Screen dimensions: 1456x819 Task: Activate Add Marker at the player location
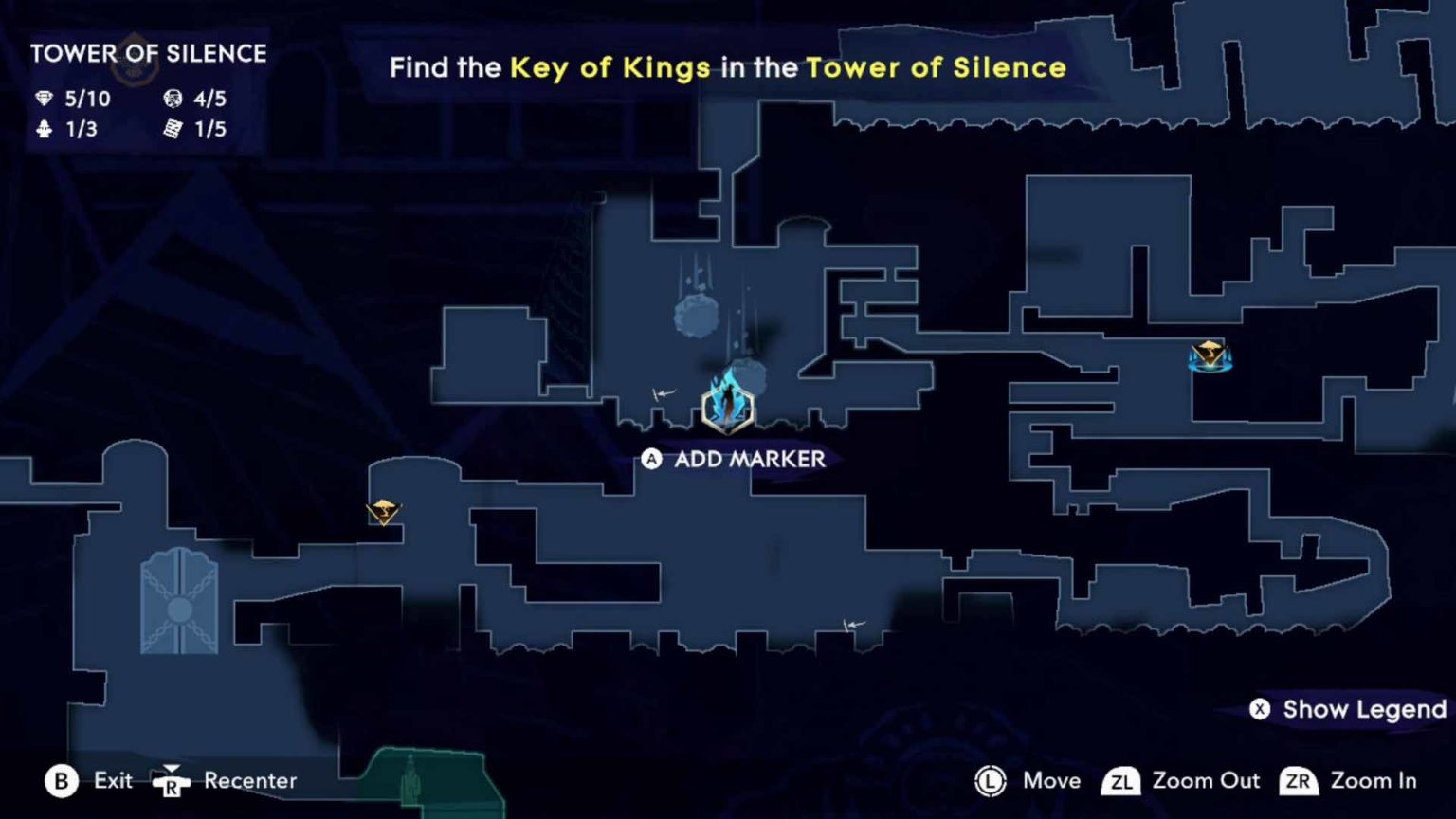click(x=652, y=459)
